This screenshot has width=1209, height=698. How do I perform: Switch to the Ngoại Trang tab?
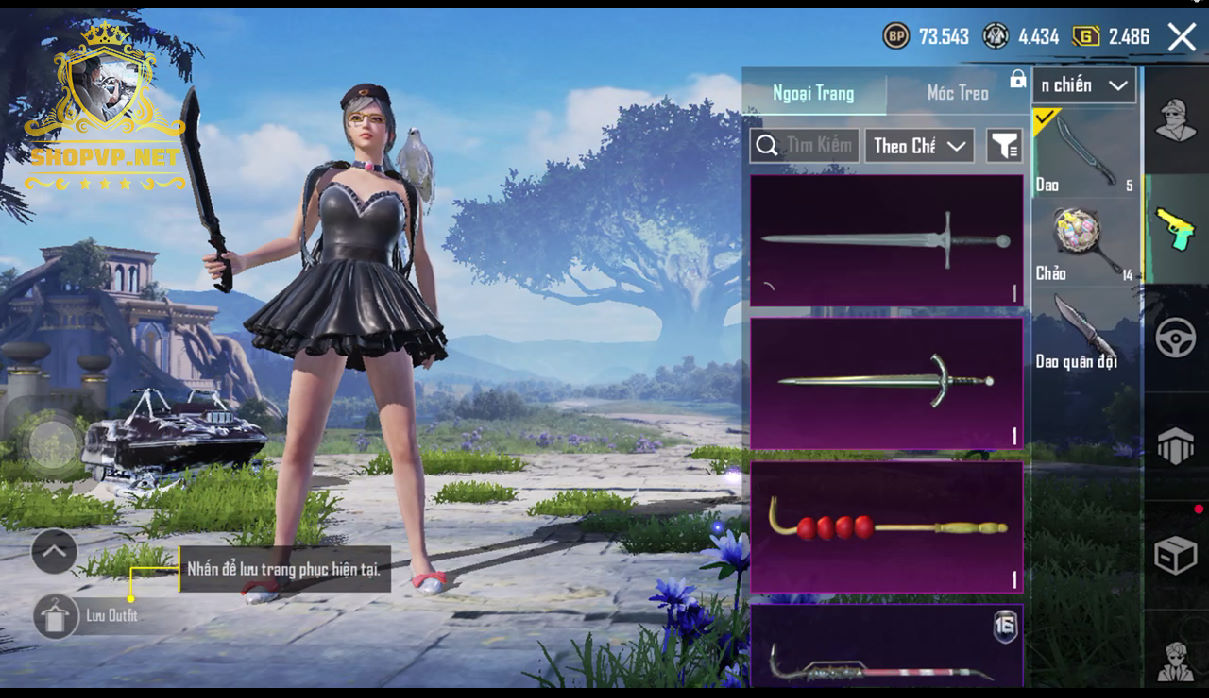tap(813, 93)
